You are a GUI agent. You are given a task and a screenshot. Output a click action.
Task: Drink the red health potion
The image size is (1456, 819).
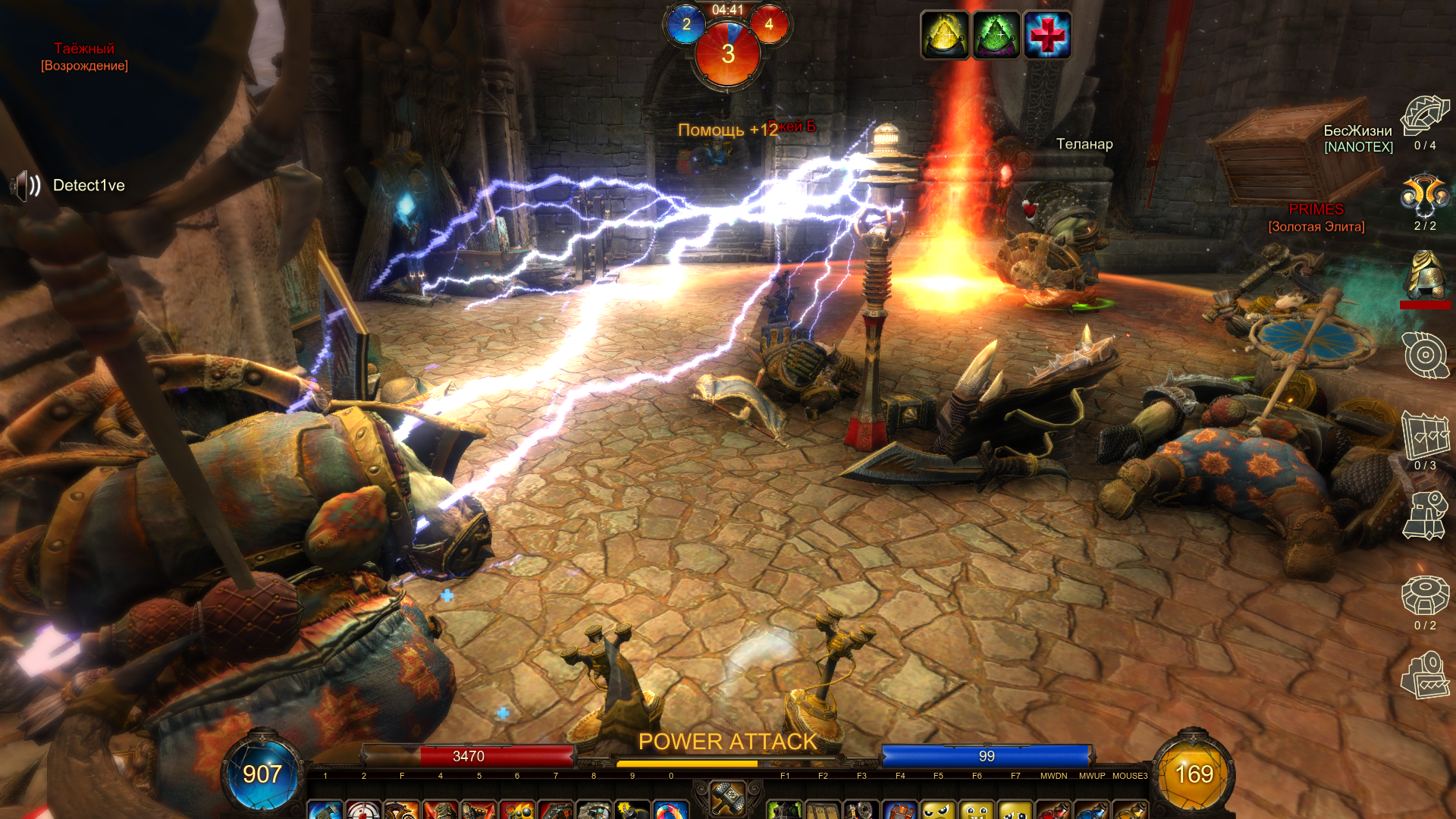pyautogui.click(x=1054, y=811)
